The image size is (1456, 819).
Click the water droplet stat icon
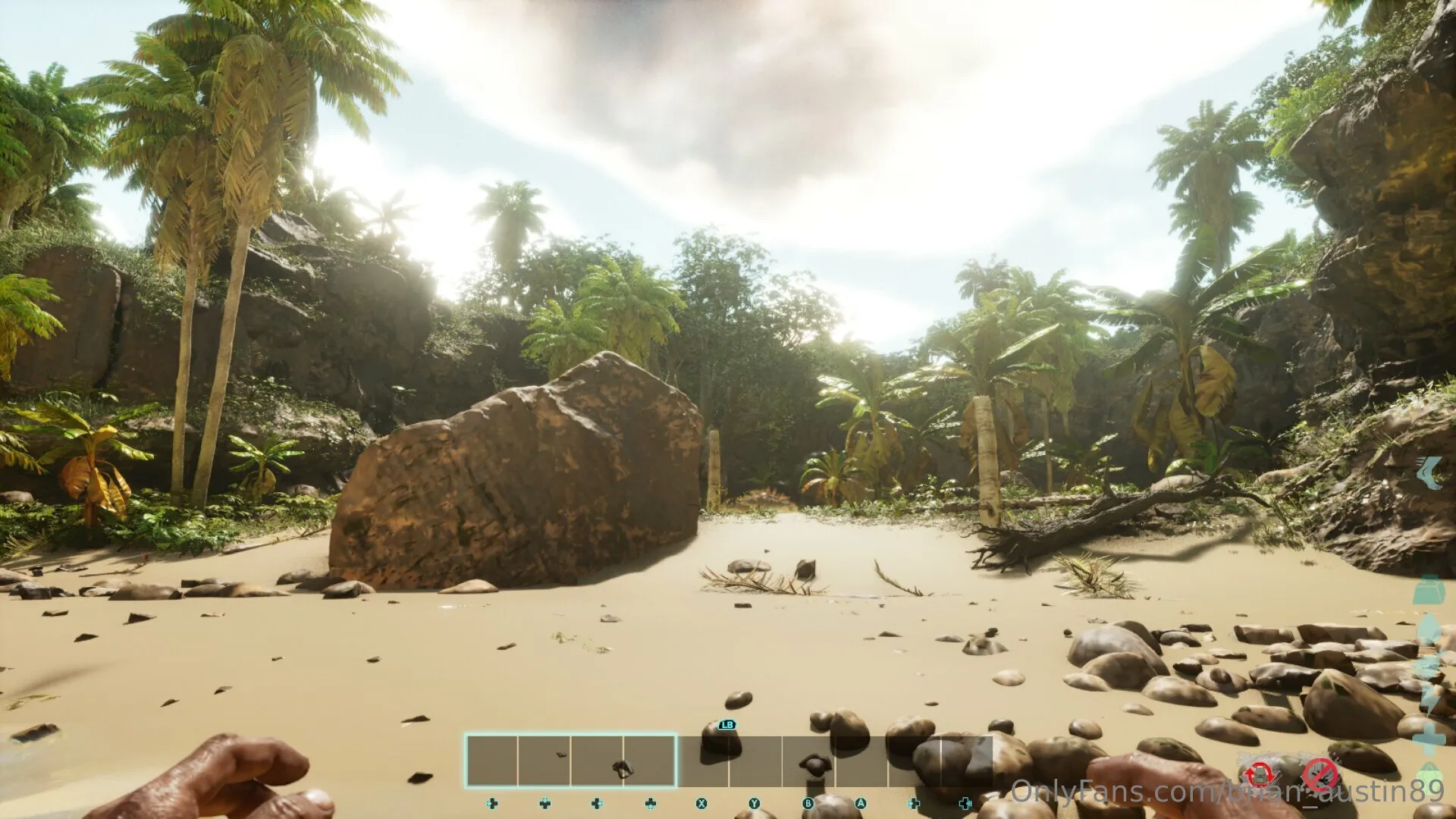(1429, 628)
